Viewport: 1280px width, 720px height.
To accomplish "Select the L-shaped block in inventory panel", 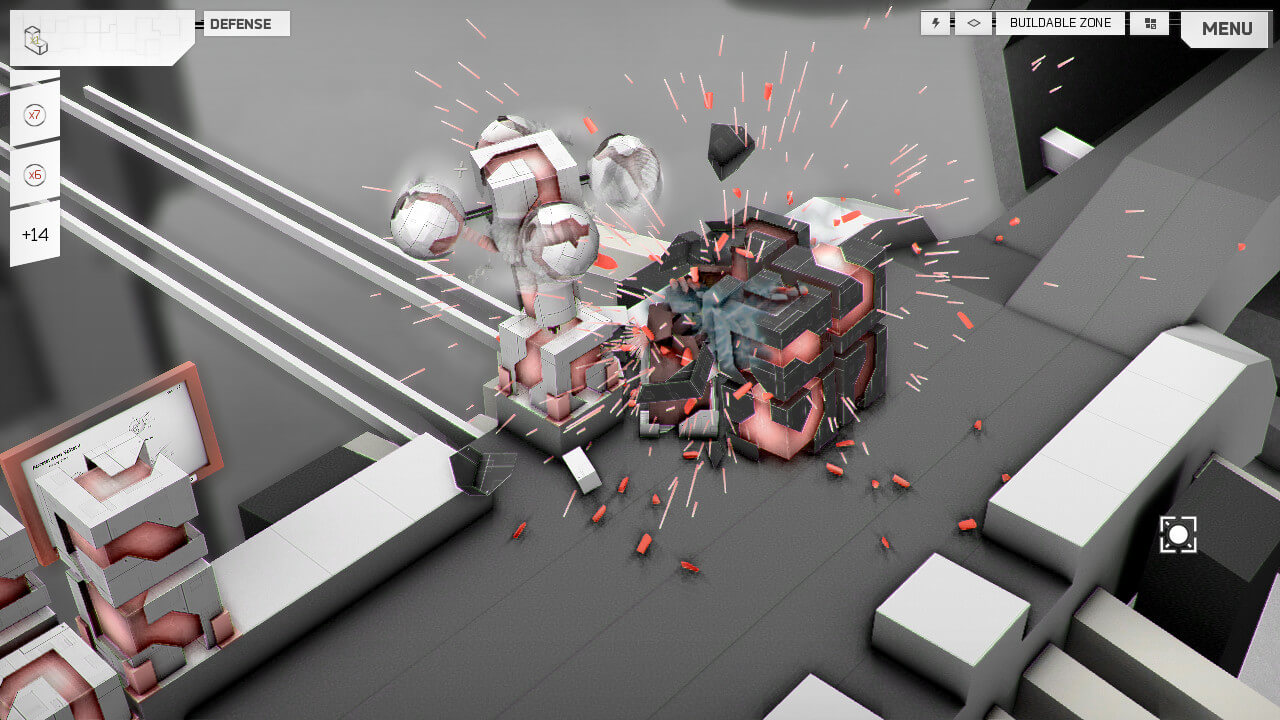I will (x=36, y=41).
